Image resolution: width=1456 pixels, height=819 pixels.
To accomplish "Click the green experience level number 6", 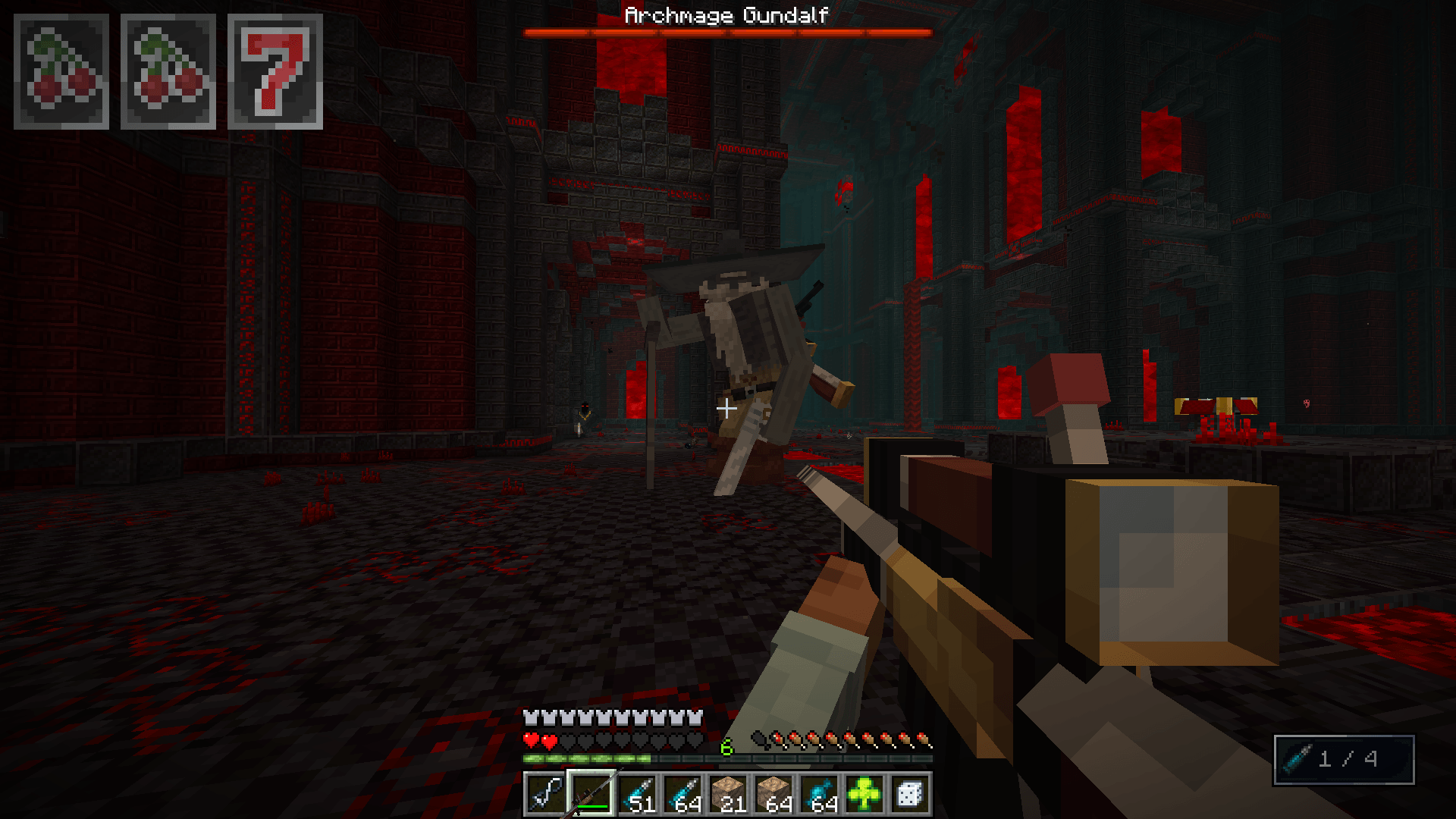I will click(x=725, y=746).
